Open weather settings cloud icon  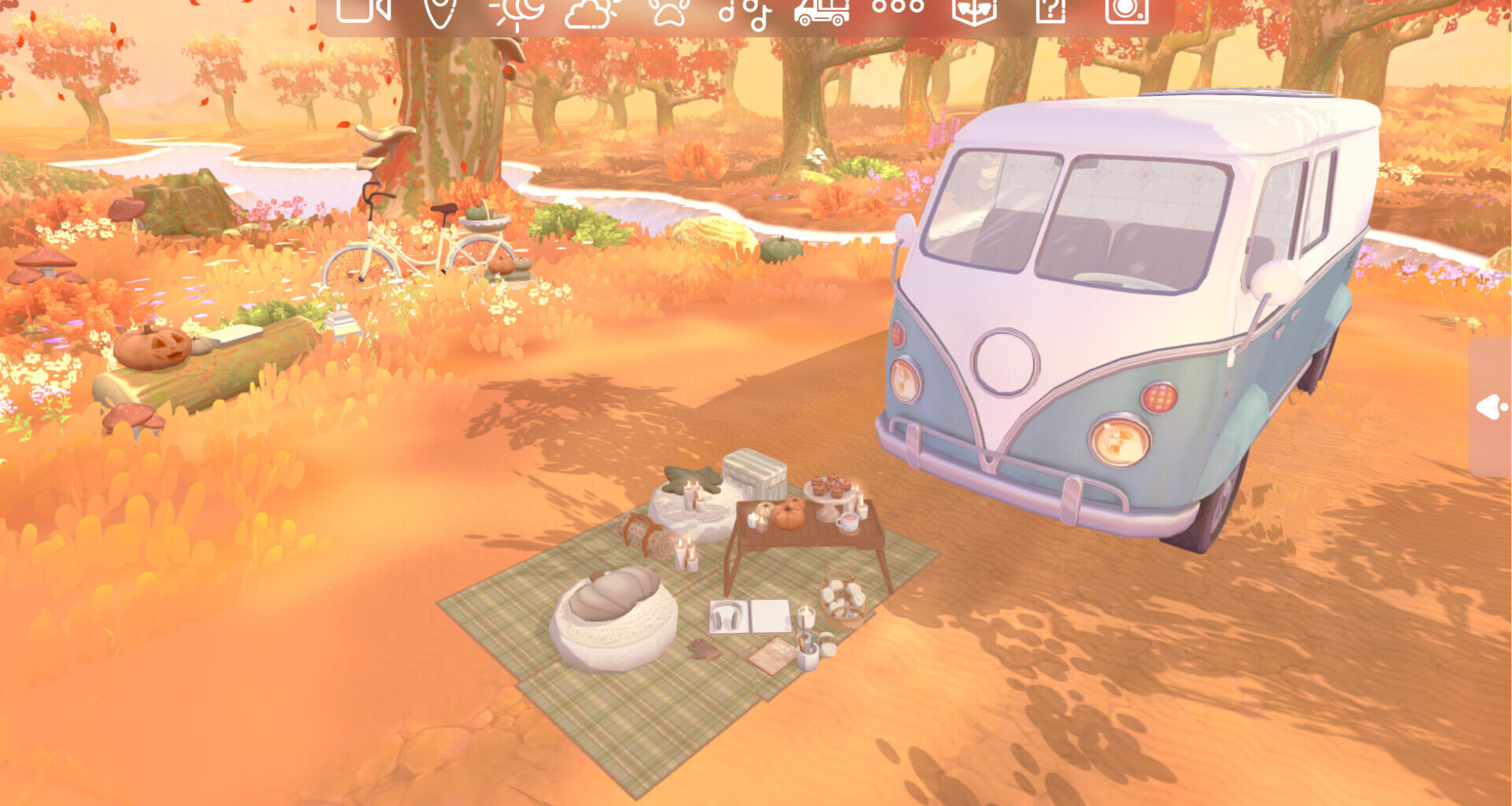(591, 11)
